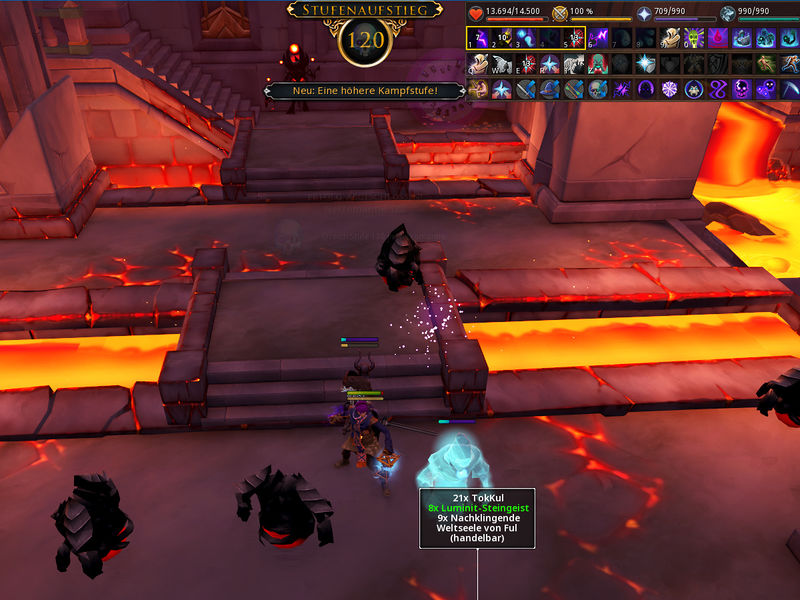The width and height of the screenshot is (800, 600).
Task: Activate the teal figure on red ability
Action: point(598,64)
